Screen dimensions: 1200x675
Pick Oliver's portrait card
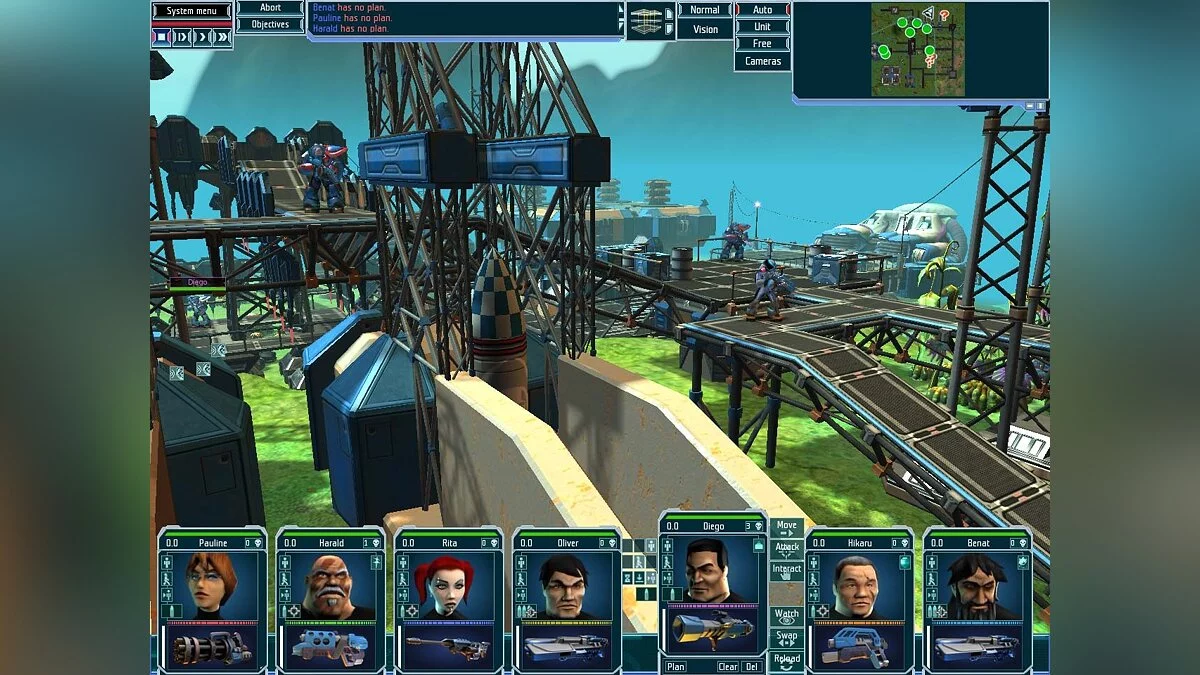566,584
